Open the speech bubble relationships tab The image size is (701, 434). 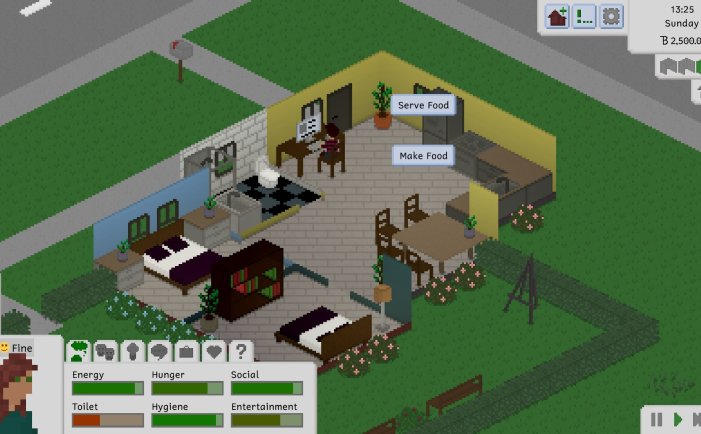pyautogui.click(x=159, y=351)
